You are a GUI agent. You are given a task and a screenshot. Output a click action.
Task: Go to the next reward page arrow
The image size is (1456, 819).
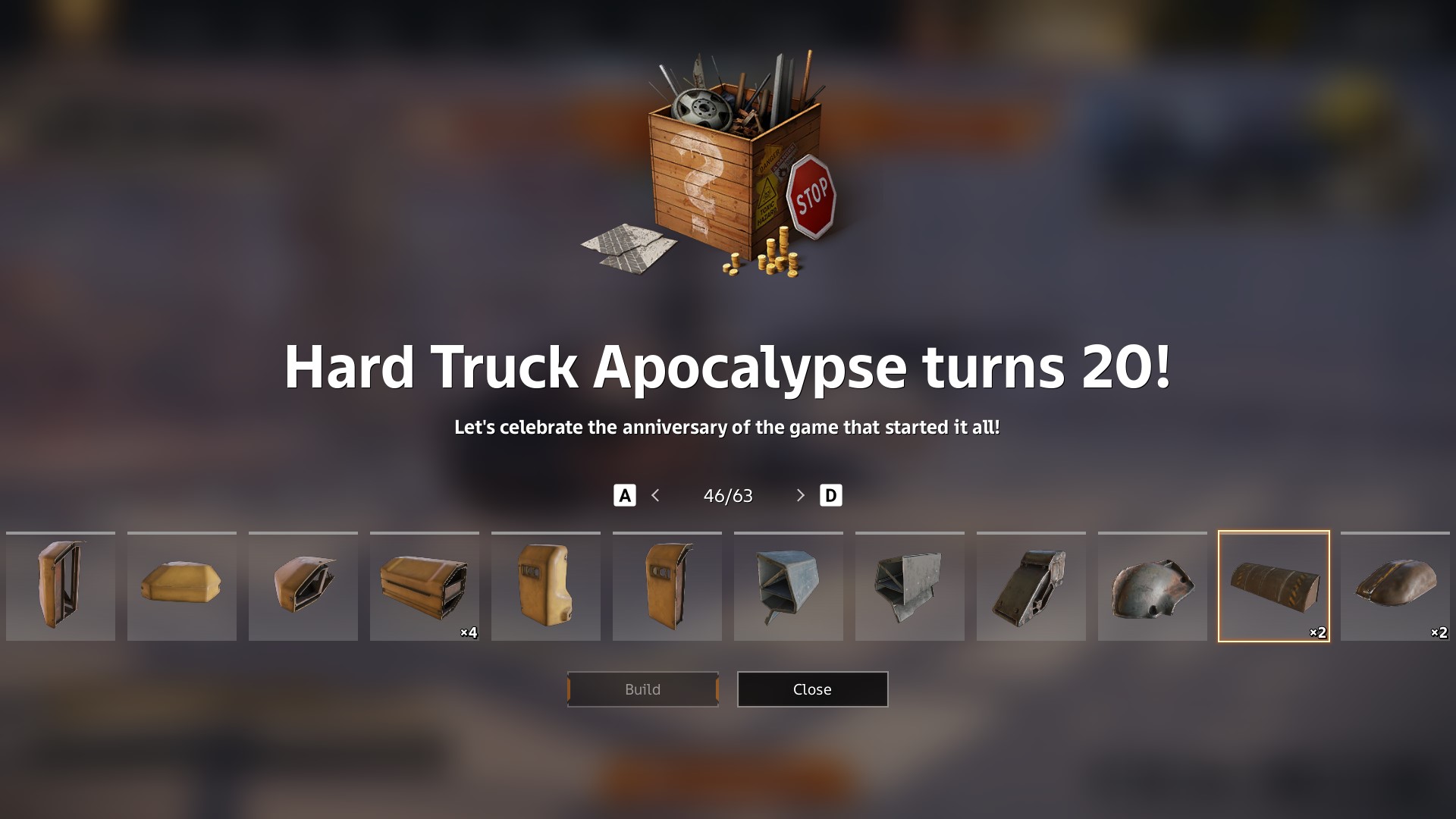point(800,495)
